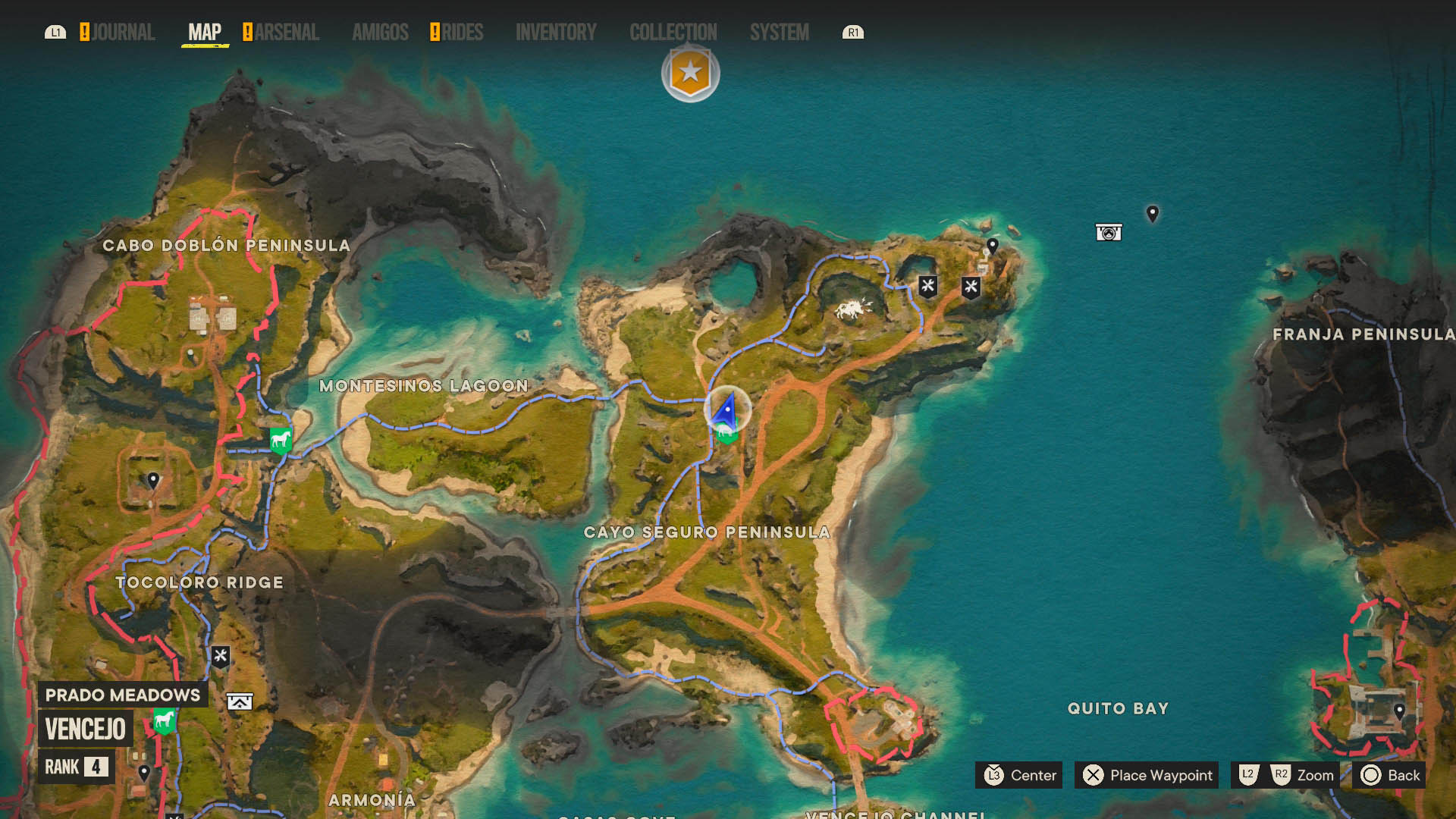Image resolution: width=1456 pixels, height=819 pixels.
Task: Click the star medallion emblem at top center
Action: pyautogui.click(x=689, y=73)
